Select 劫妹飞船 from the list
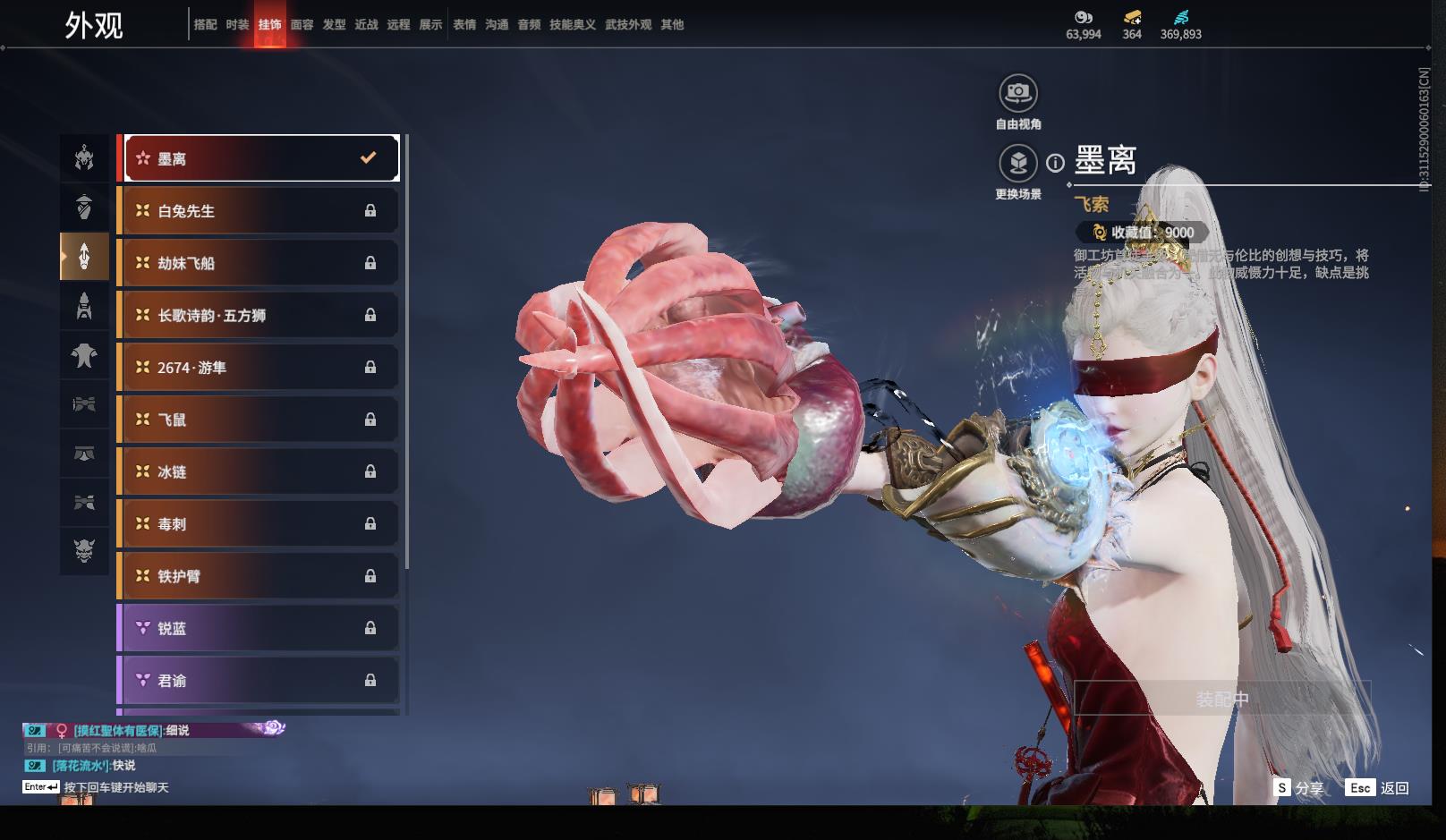The width and height of the screenshot is (1446, 840). pyautogui.click(x=260, y=263)
